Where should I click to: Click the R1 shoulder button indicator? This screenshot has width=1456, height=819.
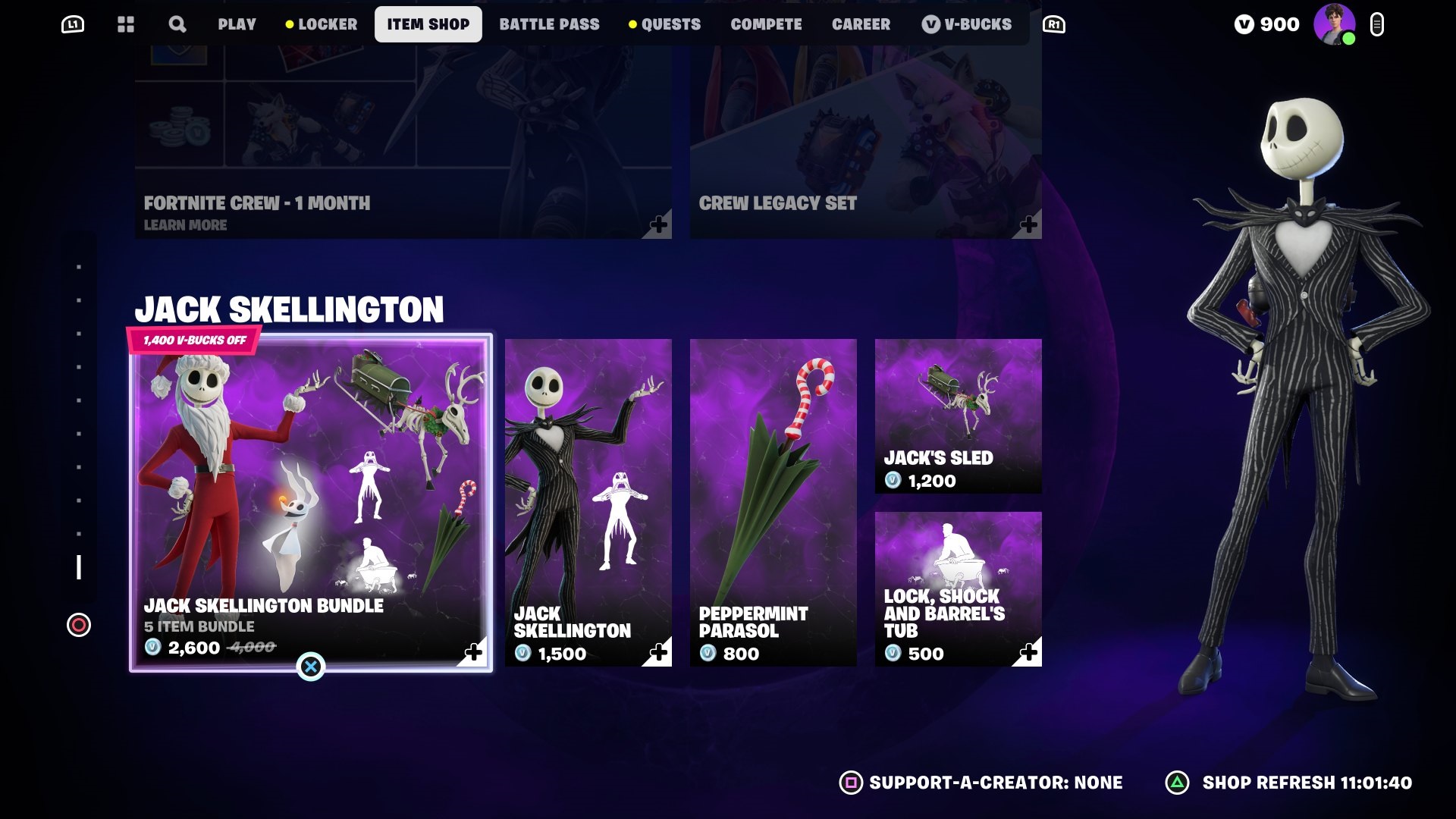(1053, 24)
